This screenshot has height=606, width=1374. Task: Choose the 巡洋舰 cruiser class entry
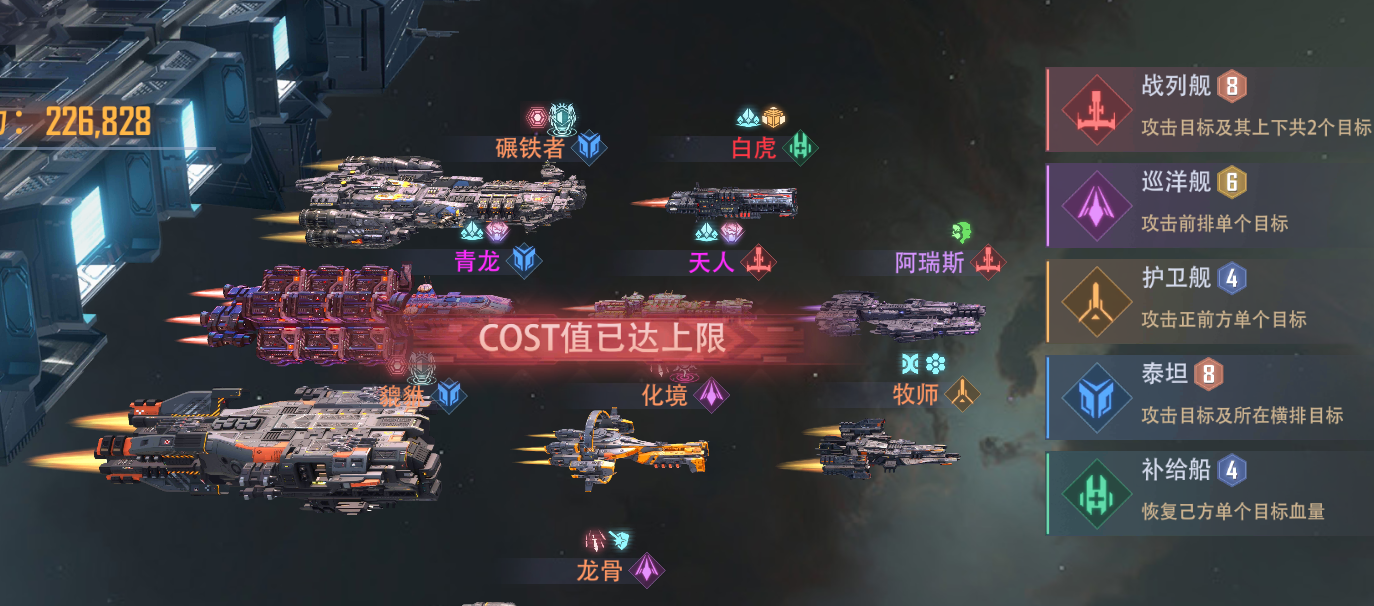(x=1210, y=205)
